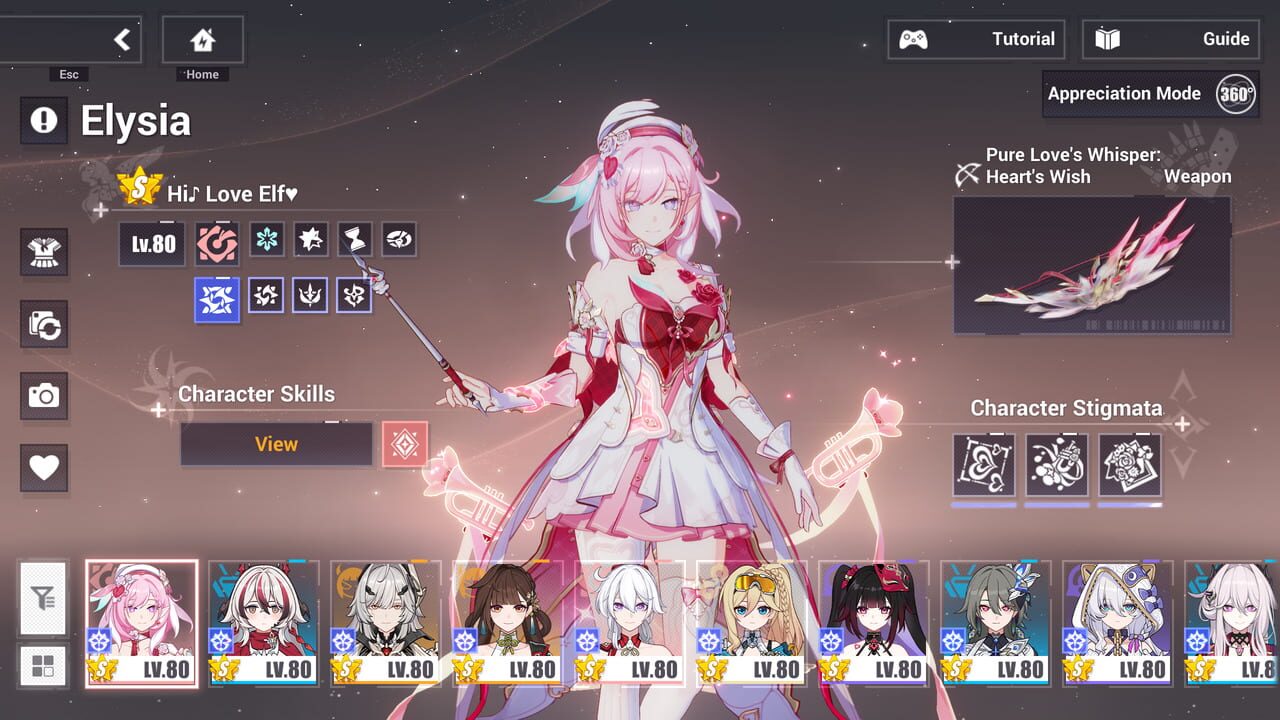This screenshot has width=1280, height=720.
Task: Select the Pure Love's Whisper weapon thumbnail
Action: [x=1092, y=265]
